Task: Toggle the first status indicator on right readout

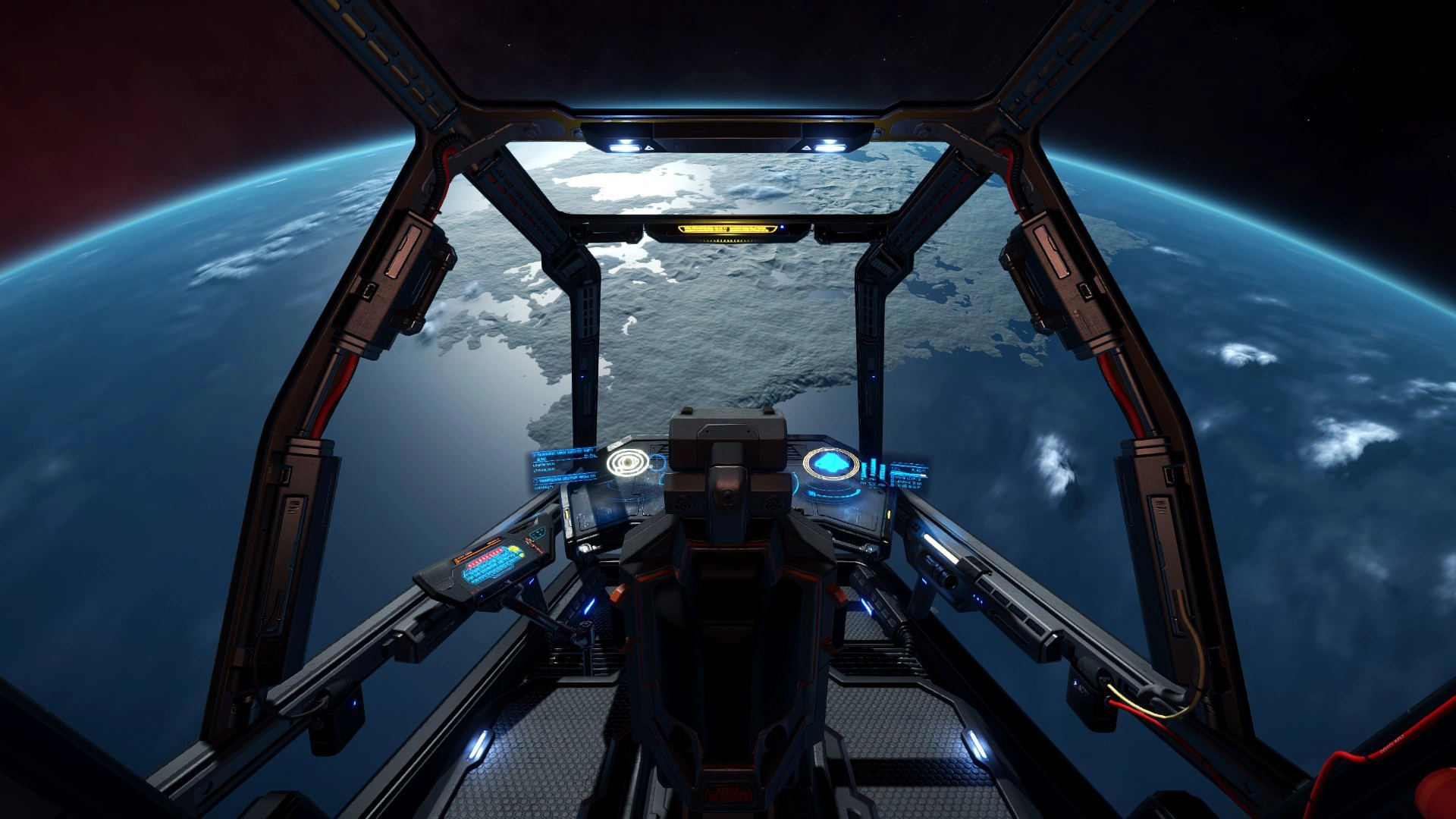Action: tap(893, 479)
